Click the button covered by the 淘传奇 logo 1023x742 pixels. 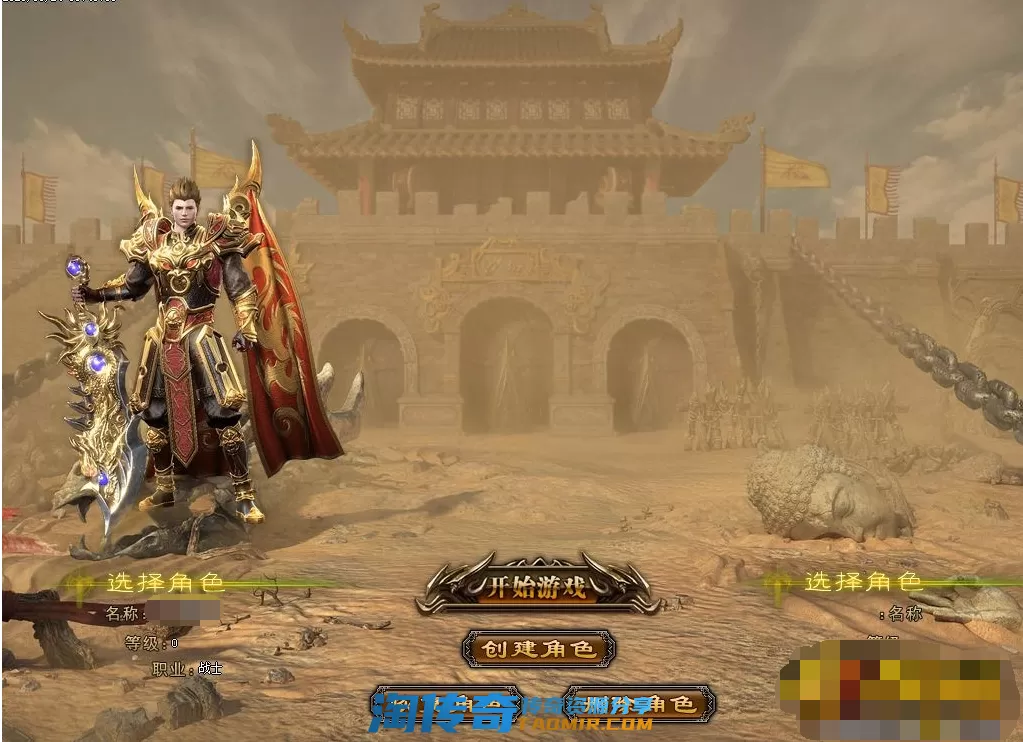(446, 705)
